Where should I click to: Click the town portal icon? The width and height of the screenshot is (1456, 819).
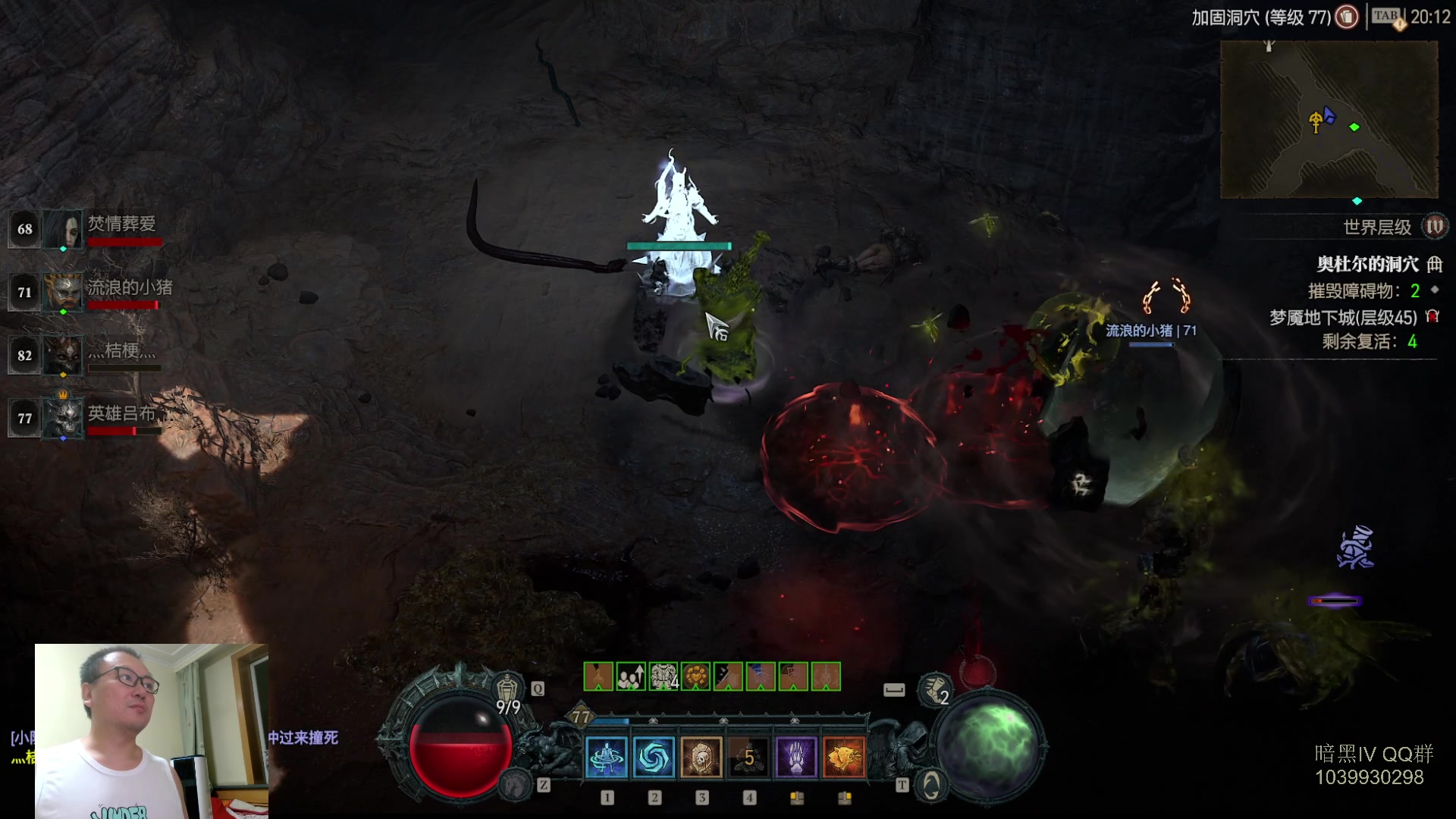point(931,785)
